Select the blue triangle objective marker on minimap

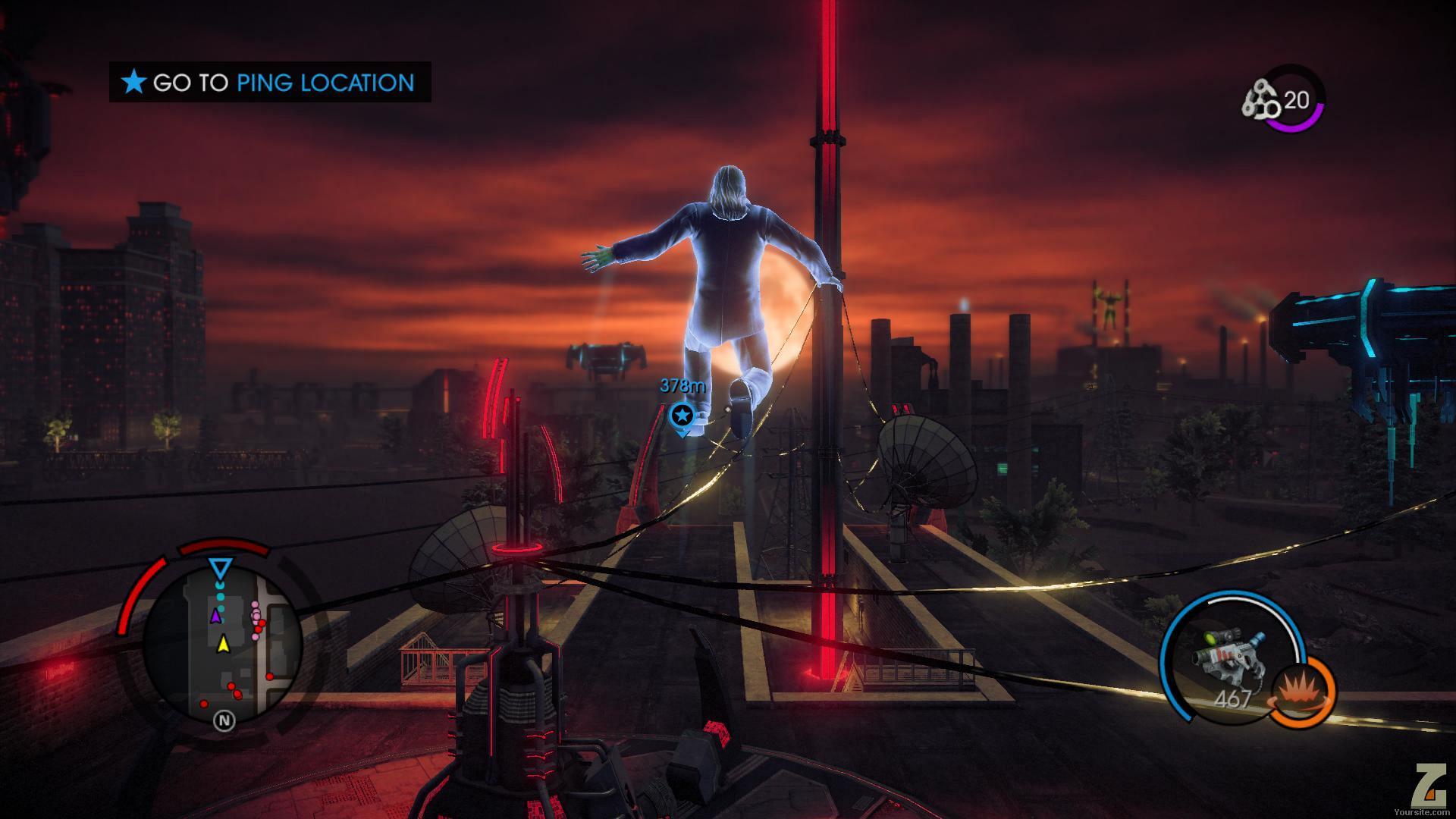coord(221,569)
